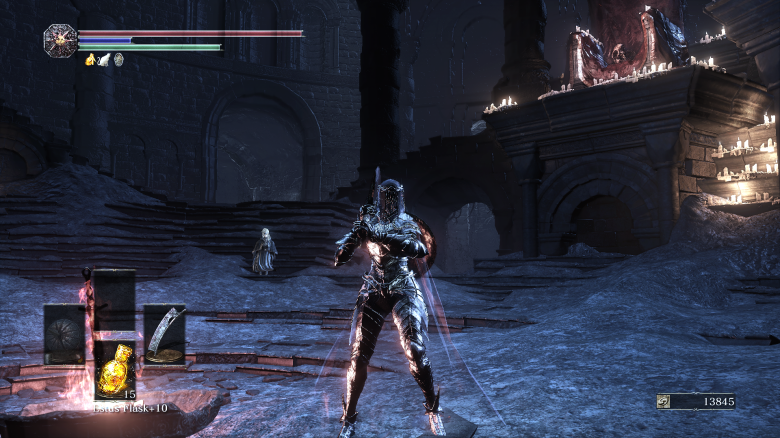Image resolution: width=780 pixels, height=438 pixels.
Task: Click the golden flame status effect icon
Action: [x=90, y=60]
